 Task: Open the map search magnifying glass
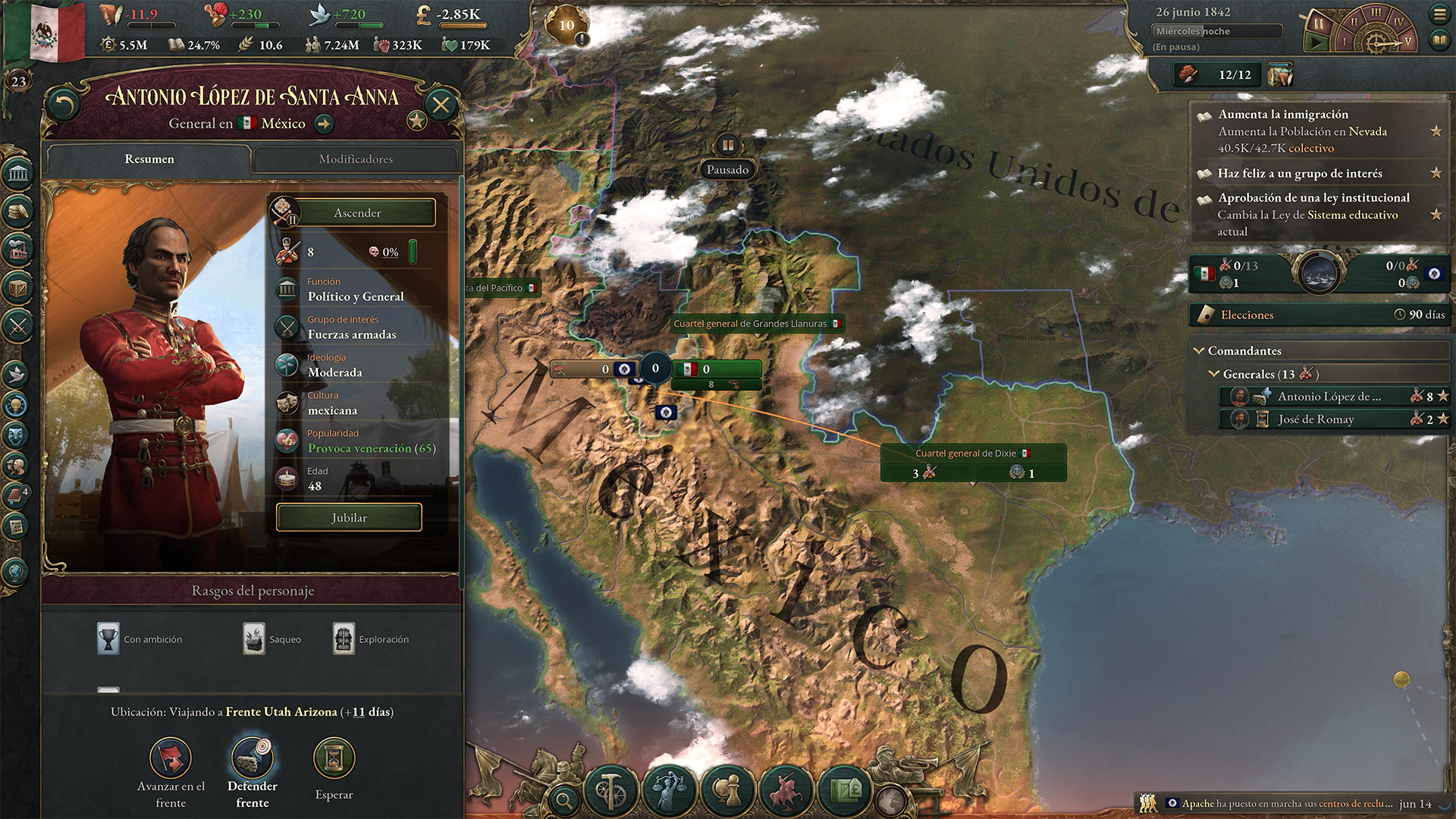[x=563, y=799]
